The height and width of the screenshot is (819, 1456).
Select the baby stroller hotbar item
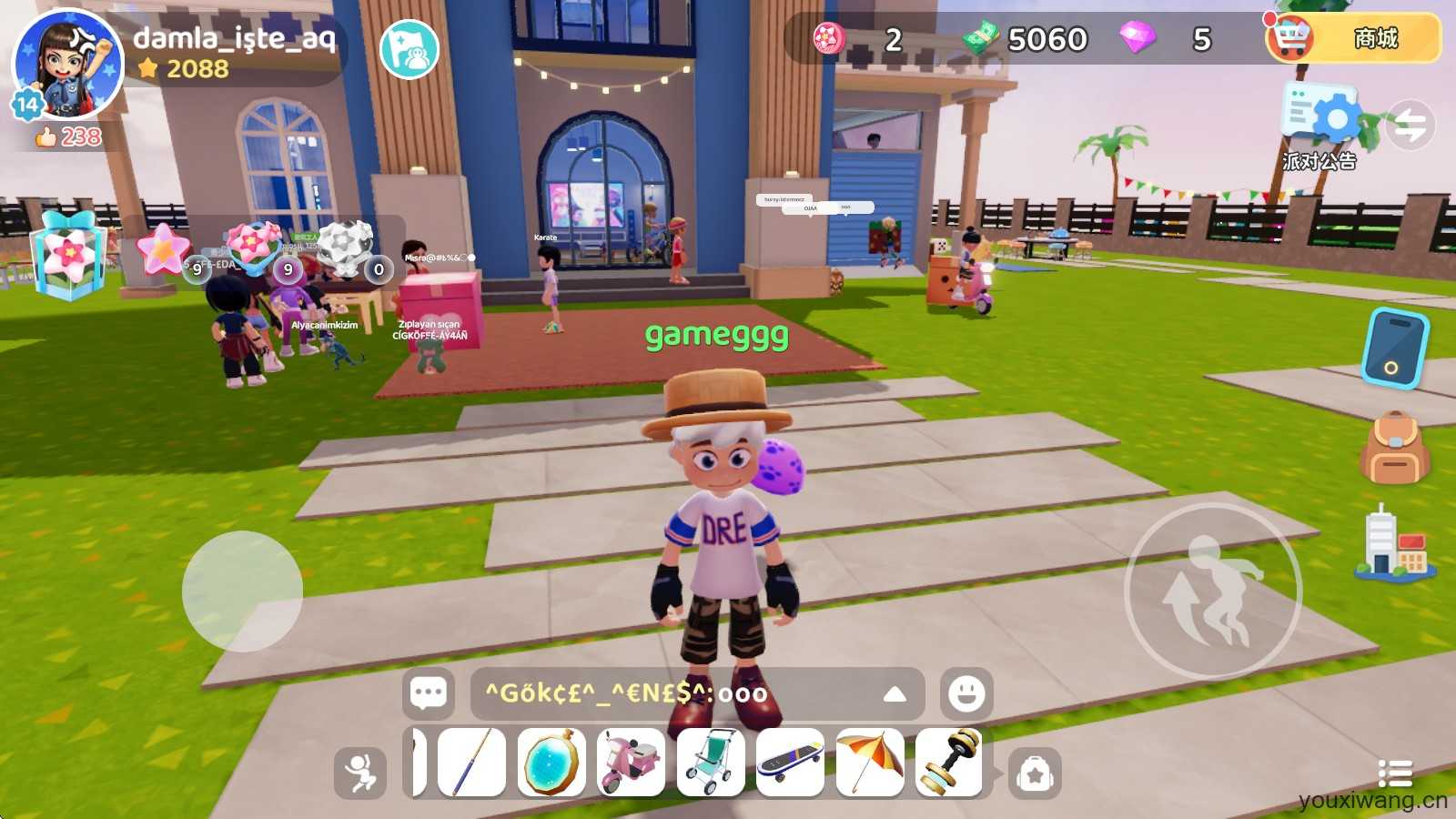(711, 763)
